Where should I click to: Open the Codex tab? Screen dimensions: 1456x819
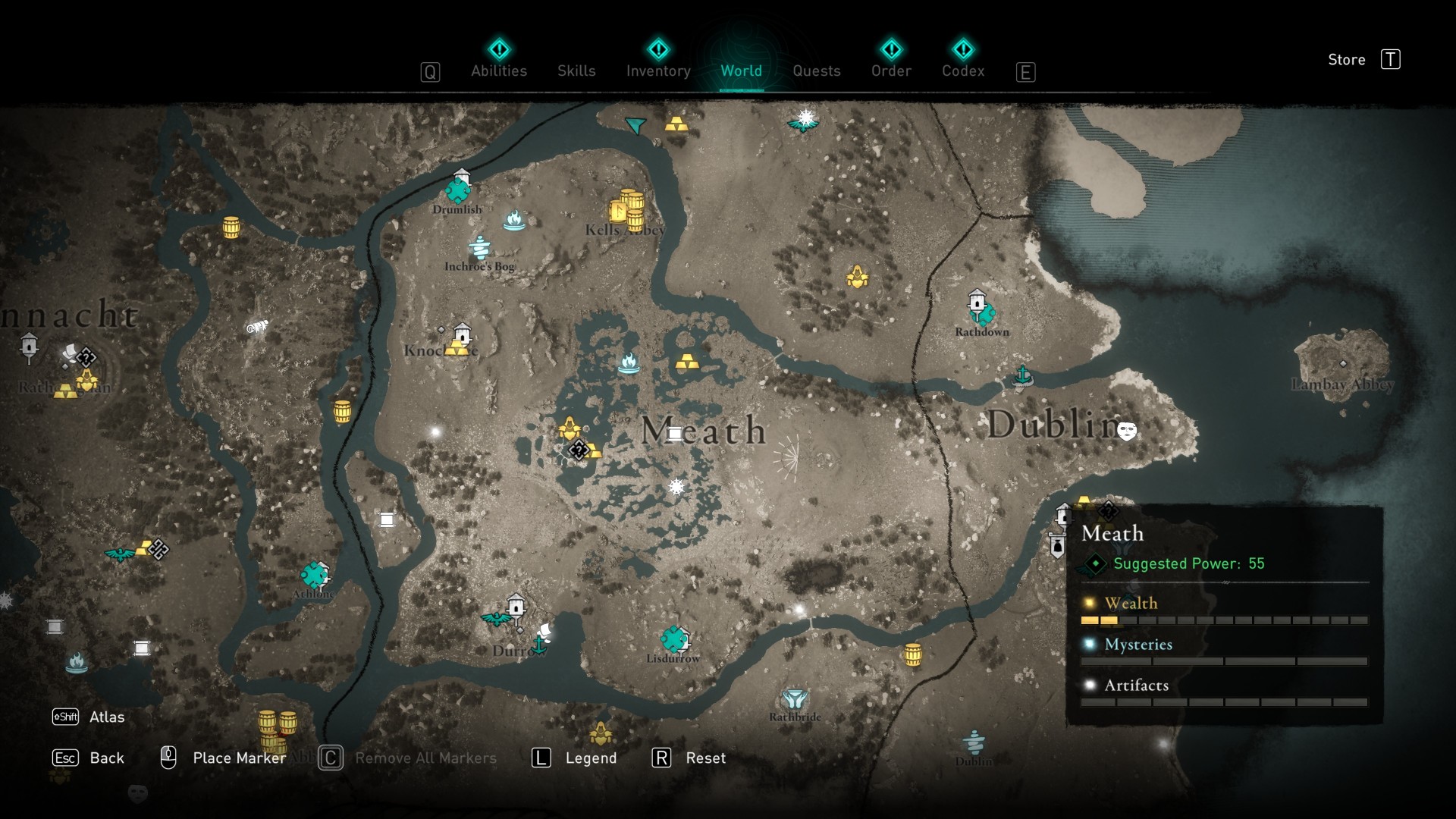click(x=963, y=71)
